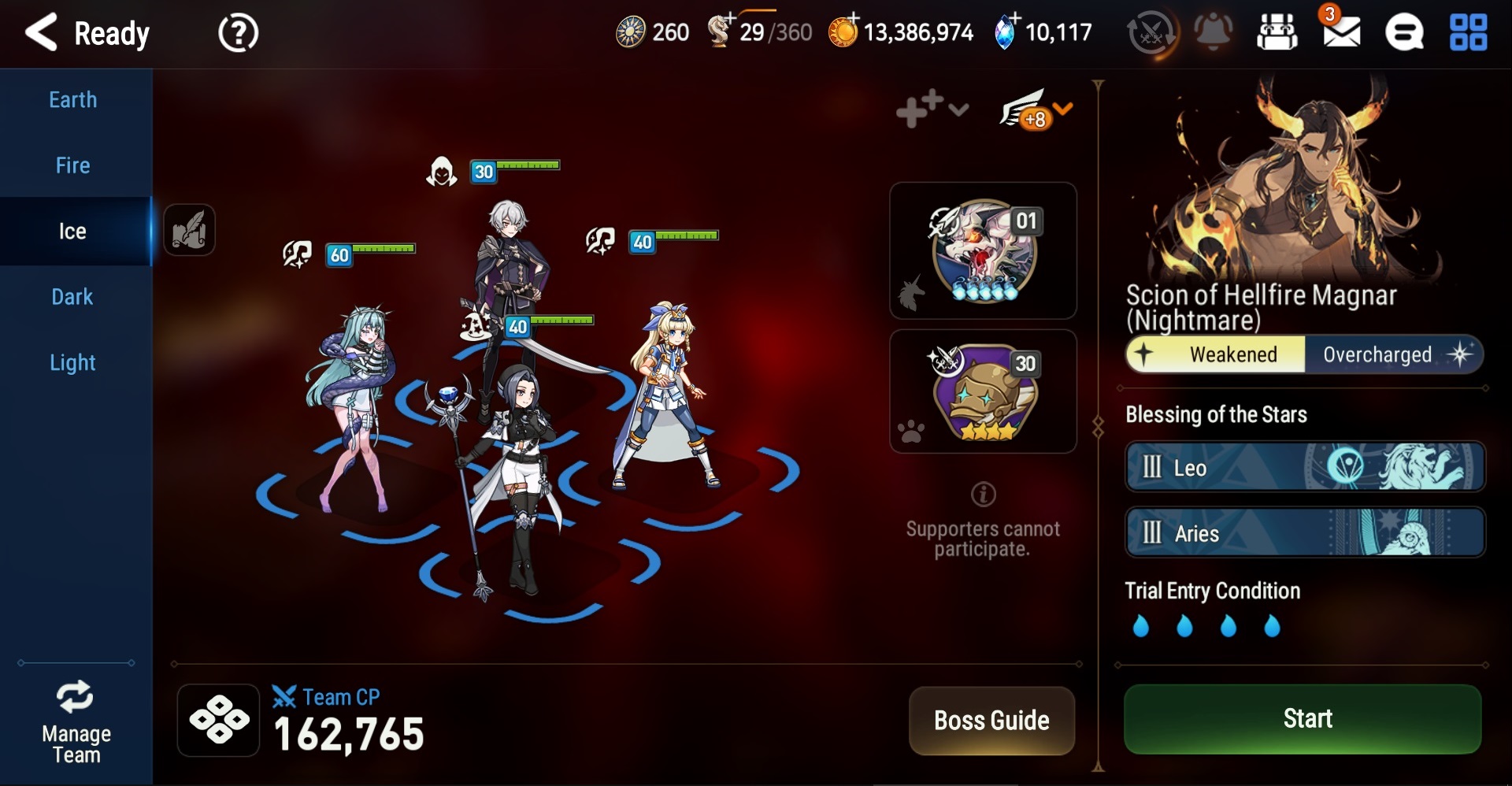1512x786 pixels.
Task: Open the blue four-square main menu
Action: tap(1469, 33)
